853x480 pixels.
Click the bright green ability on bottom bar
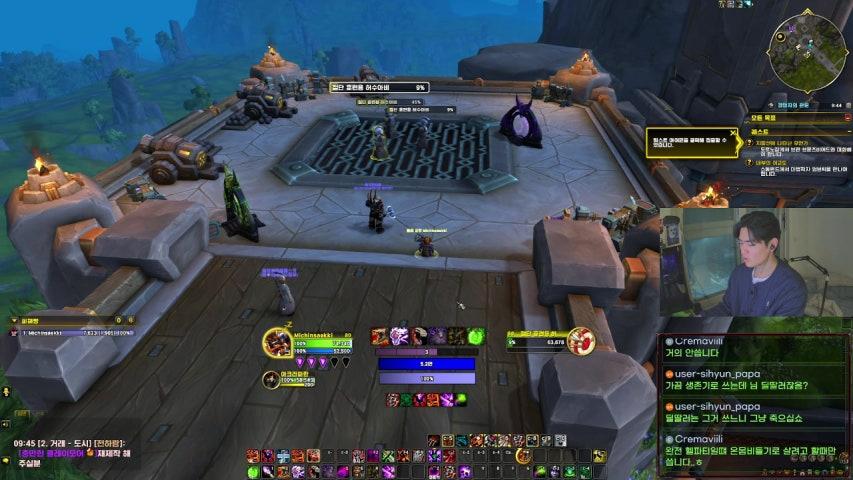(253, 471)
